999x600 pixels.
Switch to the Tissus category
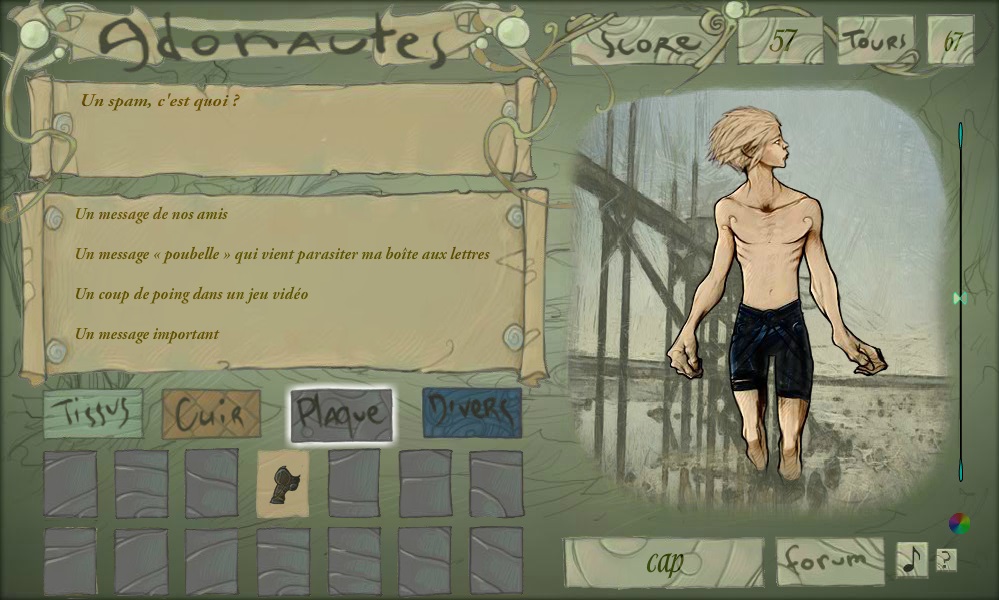(93, 414)
